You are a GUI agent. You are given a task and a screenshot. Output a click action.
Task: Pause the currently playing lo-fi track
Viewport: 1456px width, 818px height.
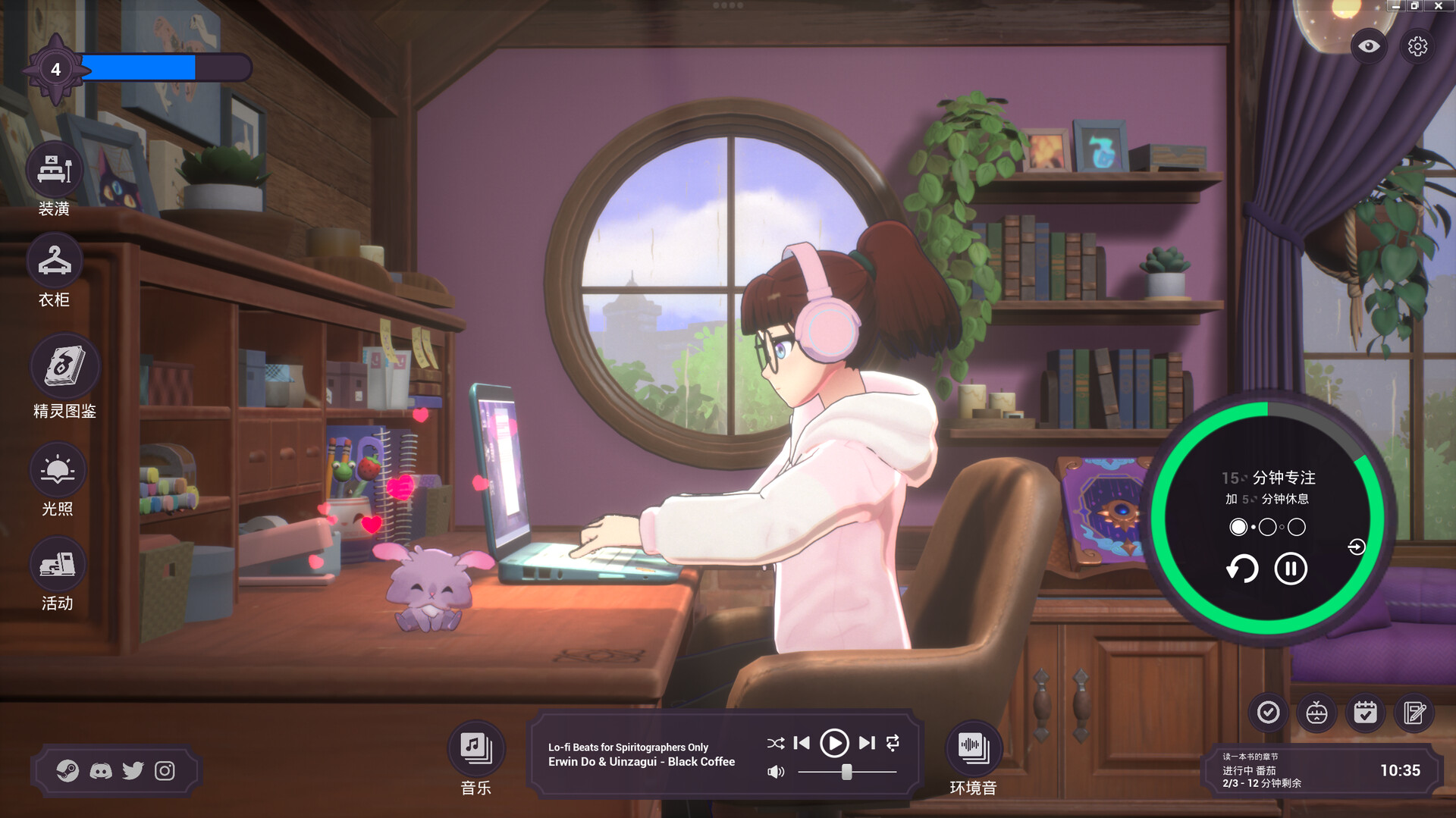click(x=835, y=744)
